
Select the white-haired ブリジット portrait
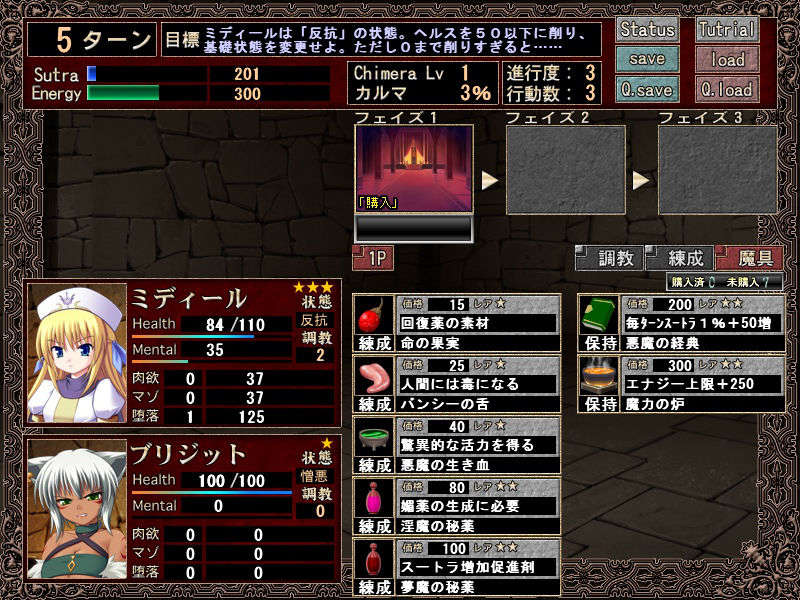tap(77, 508)
